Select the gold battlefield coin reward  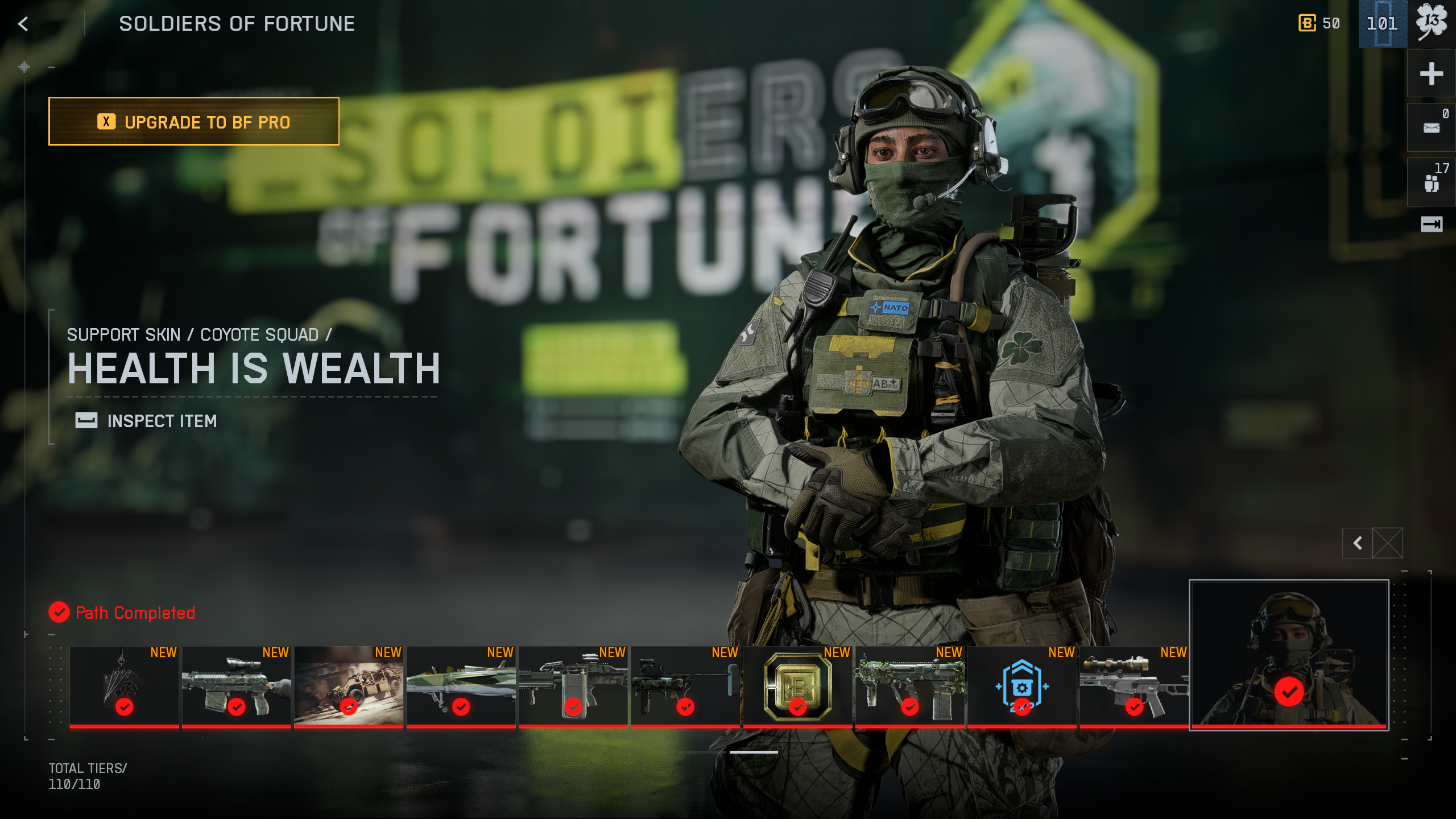(797, 686)
